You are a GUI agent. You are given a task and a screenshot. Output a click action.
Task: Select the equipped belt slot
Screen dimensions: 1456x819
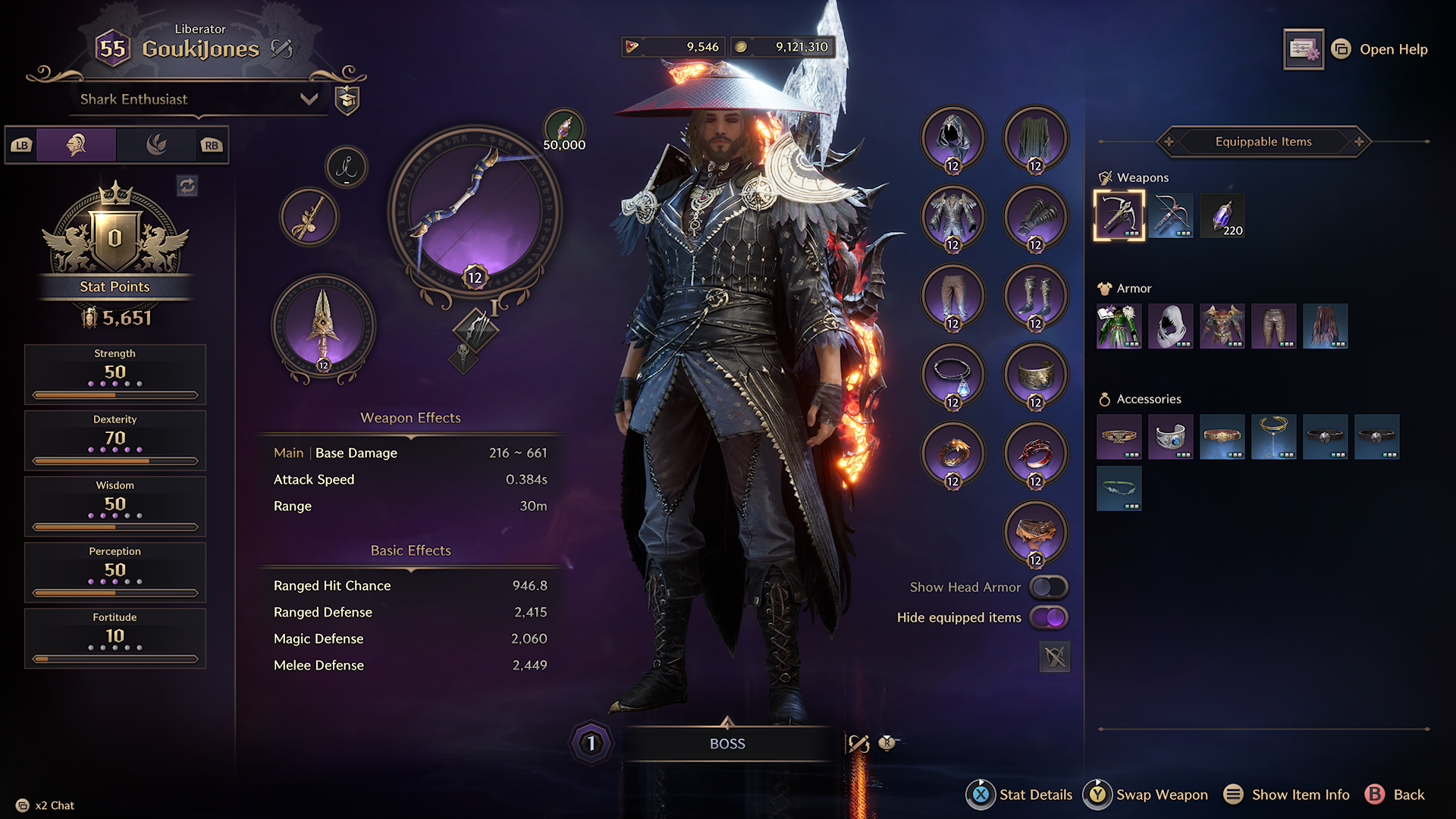1035,532
